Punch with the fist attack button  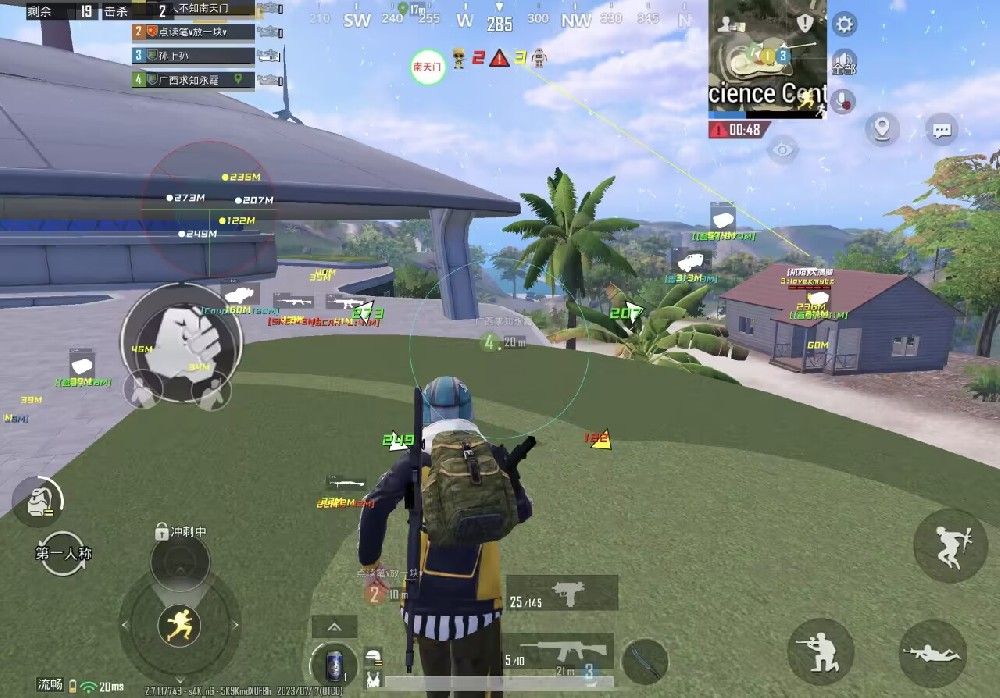tap(181, 341)
